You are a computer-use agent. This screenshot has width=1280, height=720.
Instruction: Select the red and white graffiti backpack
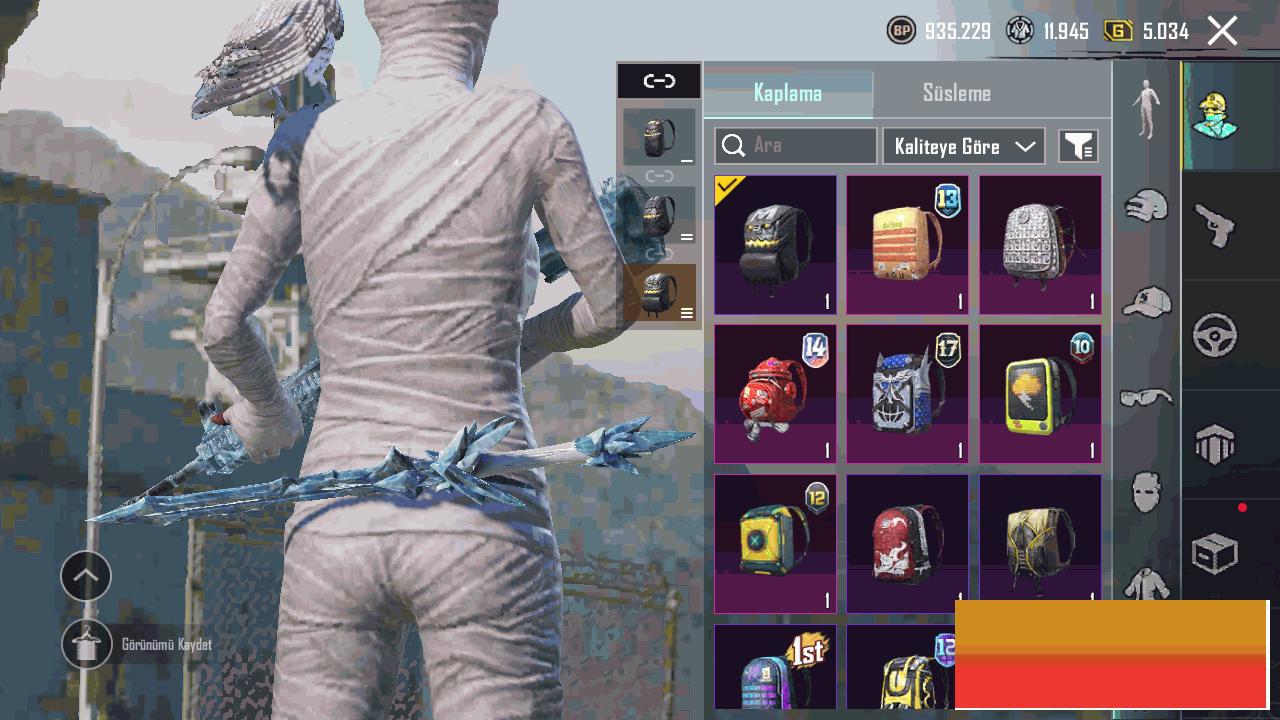click(907, 543)
